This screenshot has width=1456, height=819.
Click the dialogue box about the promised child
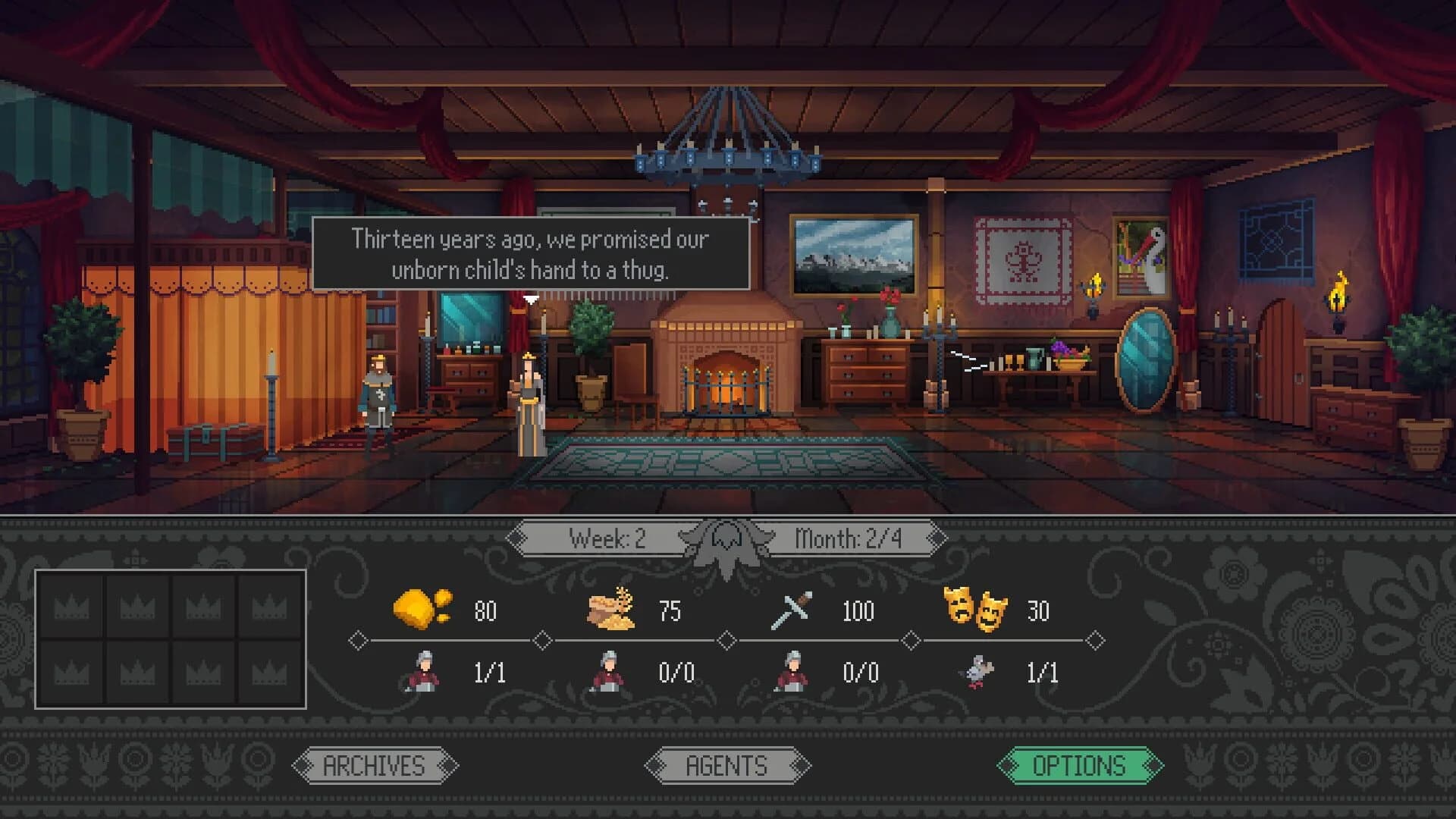click(x=531, y=254)
